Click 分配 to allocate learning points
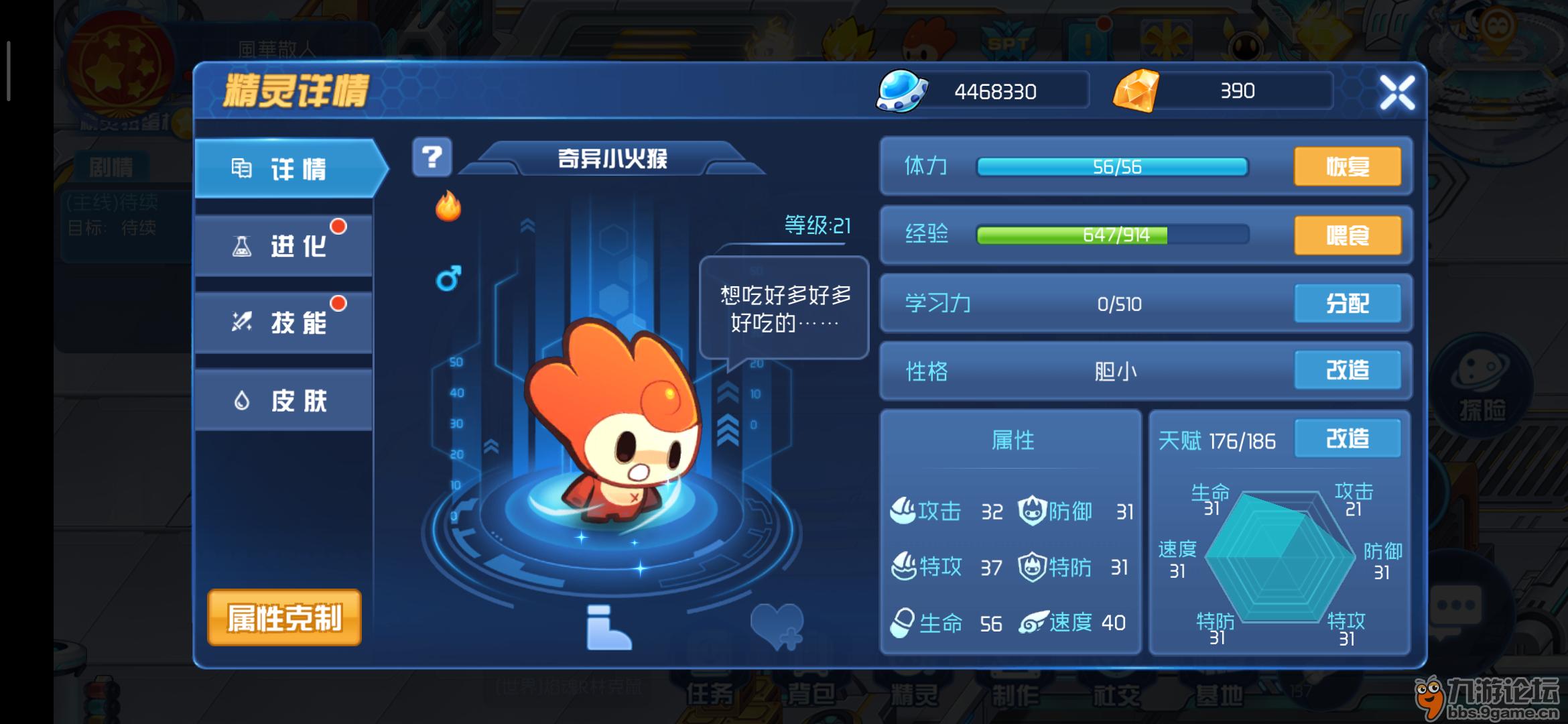Screen dimensions: 1568x724 point(1348,304)
